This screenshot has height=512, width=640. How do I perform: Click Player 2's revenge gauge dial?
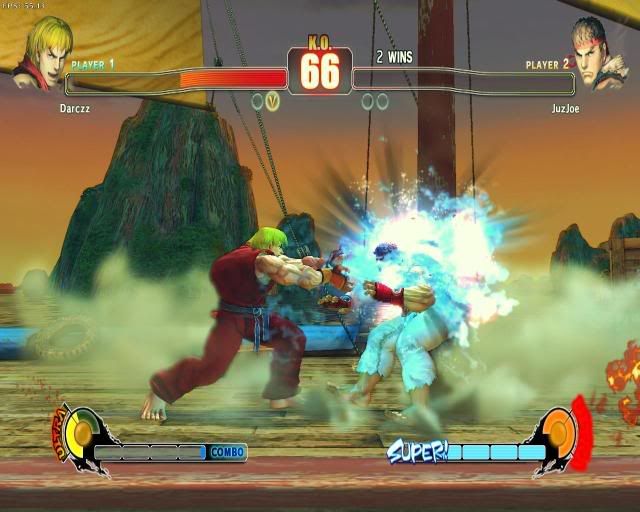pos(560,432)
